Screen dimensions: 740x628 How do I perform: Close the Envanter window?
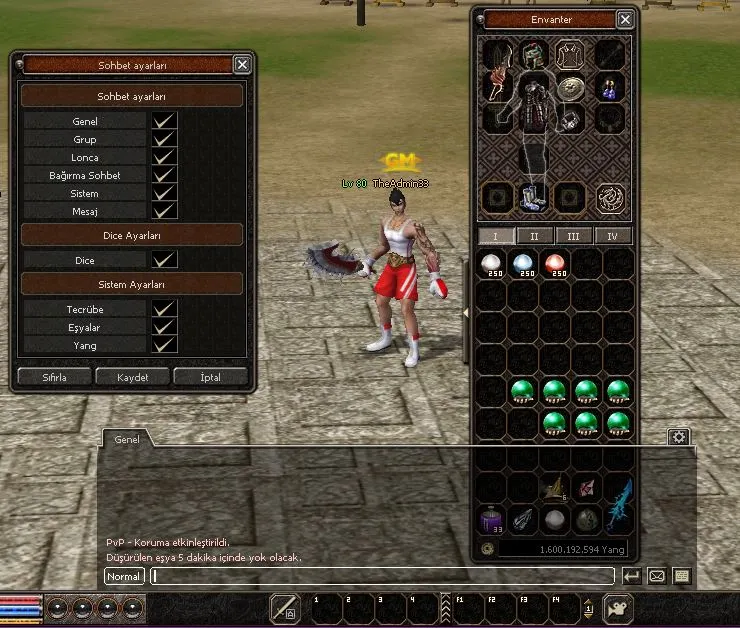pyautogui.click(x=625, y=19)
